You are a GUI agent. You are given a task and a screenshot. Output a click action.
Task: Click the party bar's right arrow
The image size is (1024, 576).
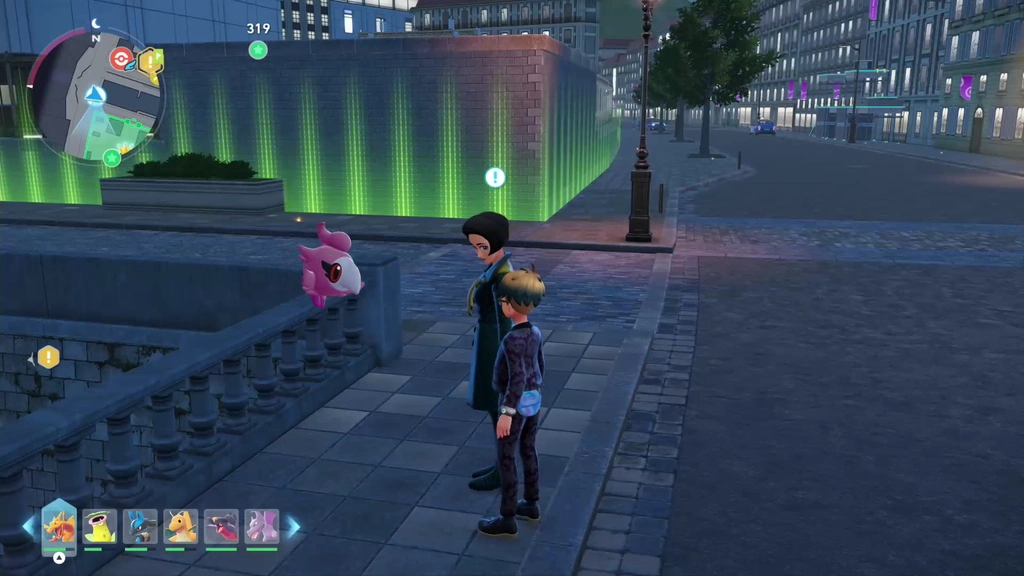click(x=293, y=526)
